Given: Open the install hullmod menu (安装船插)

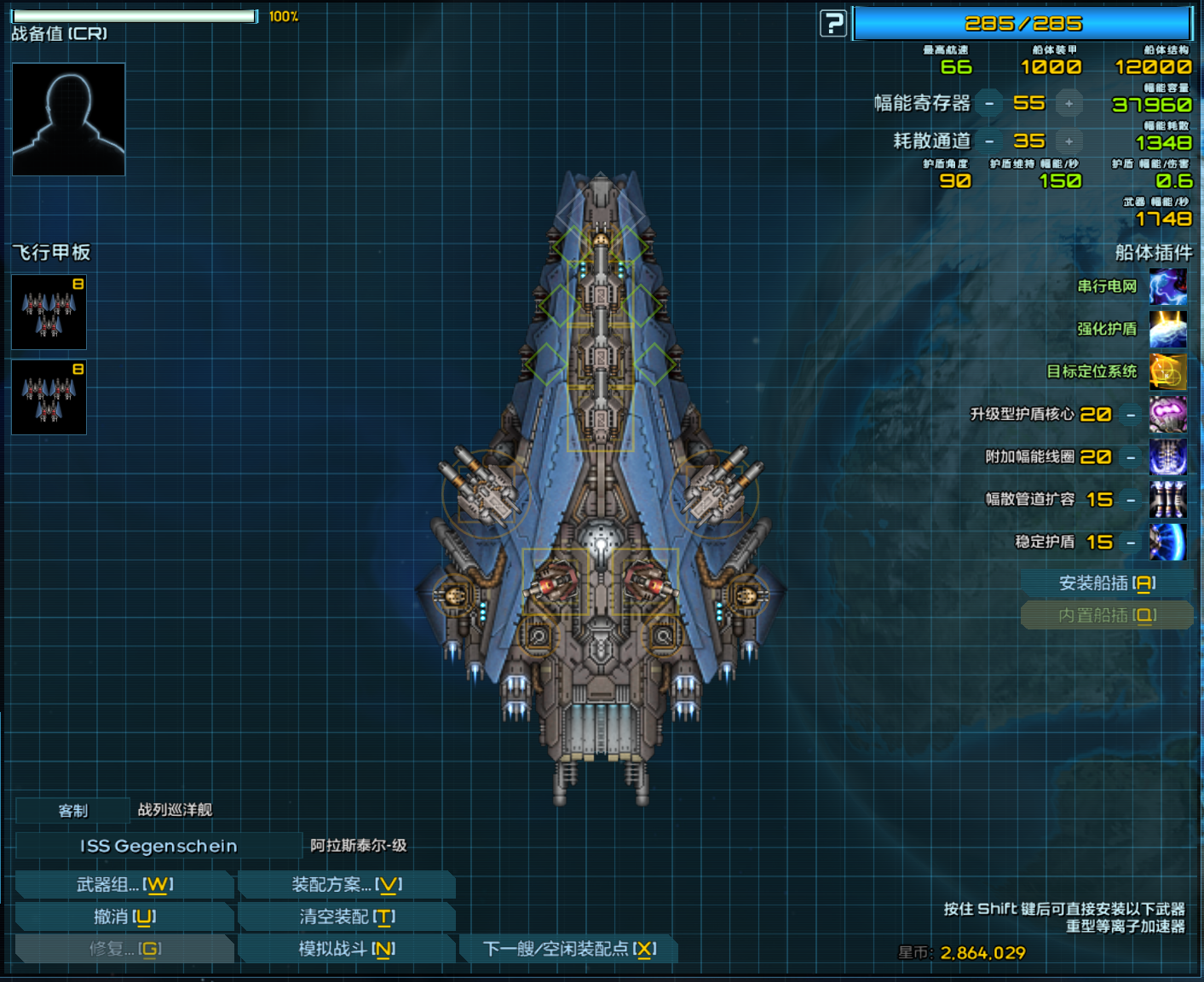Looking at the screenshot, I should click(x=1107, y=583).
